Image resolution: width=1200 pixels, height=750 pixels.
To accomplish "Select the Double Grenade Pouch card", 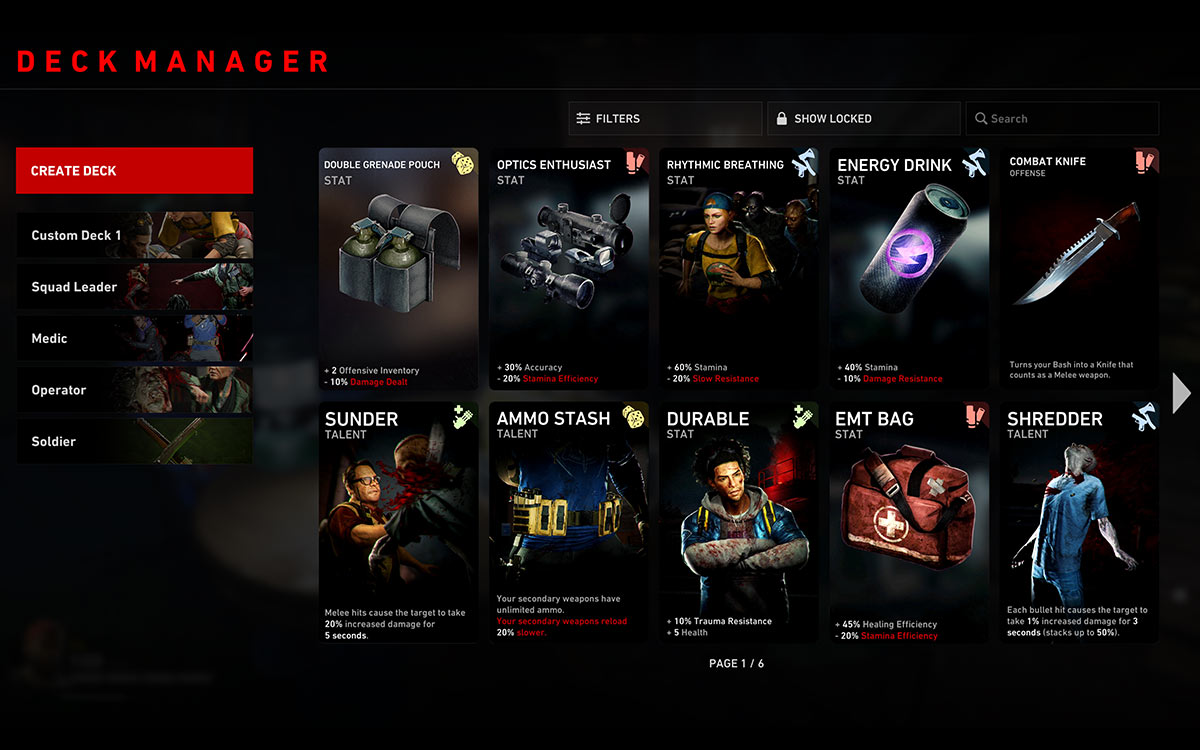I will click(x=398, y=269).
